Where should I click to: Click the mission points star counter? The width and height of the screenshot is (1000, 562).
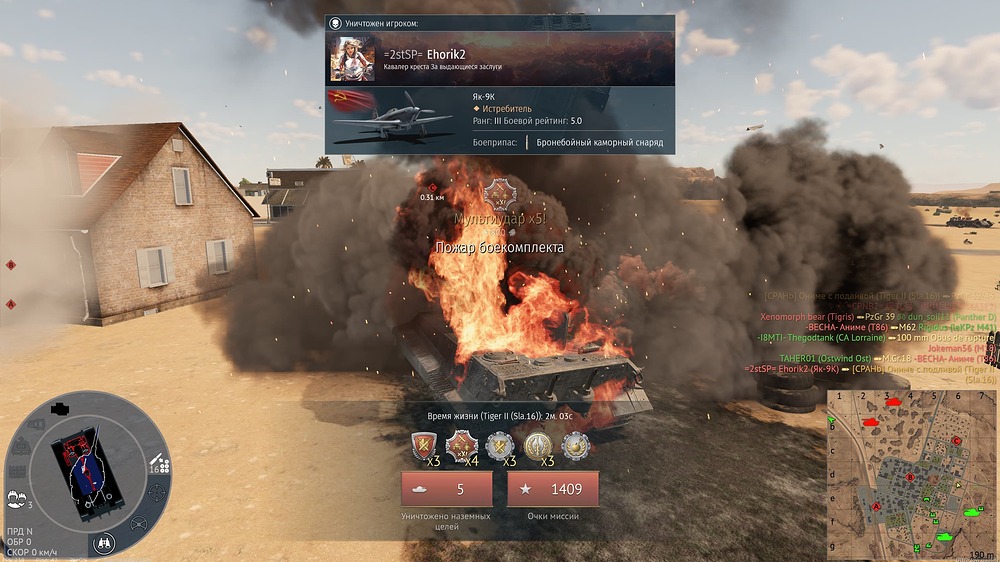[x=552, y=490]
